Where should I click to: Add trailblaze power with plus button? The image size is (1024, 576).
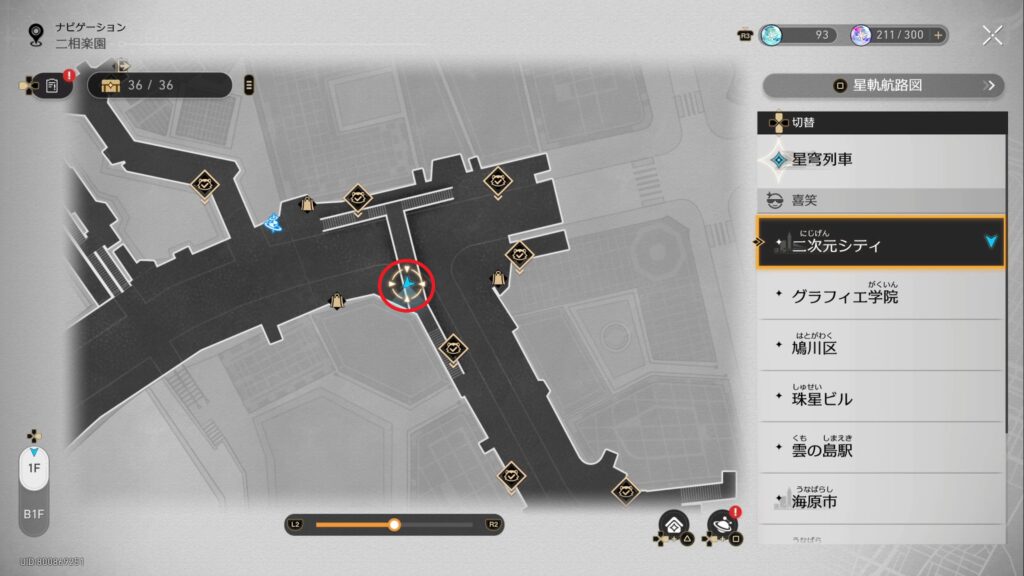pyautogui.click(x=938, y=35)
